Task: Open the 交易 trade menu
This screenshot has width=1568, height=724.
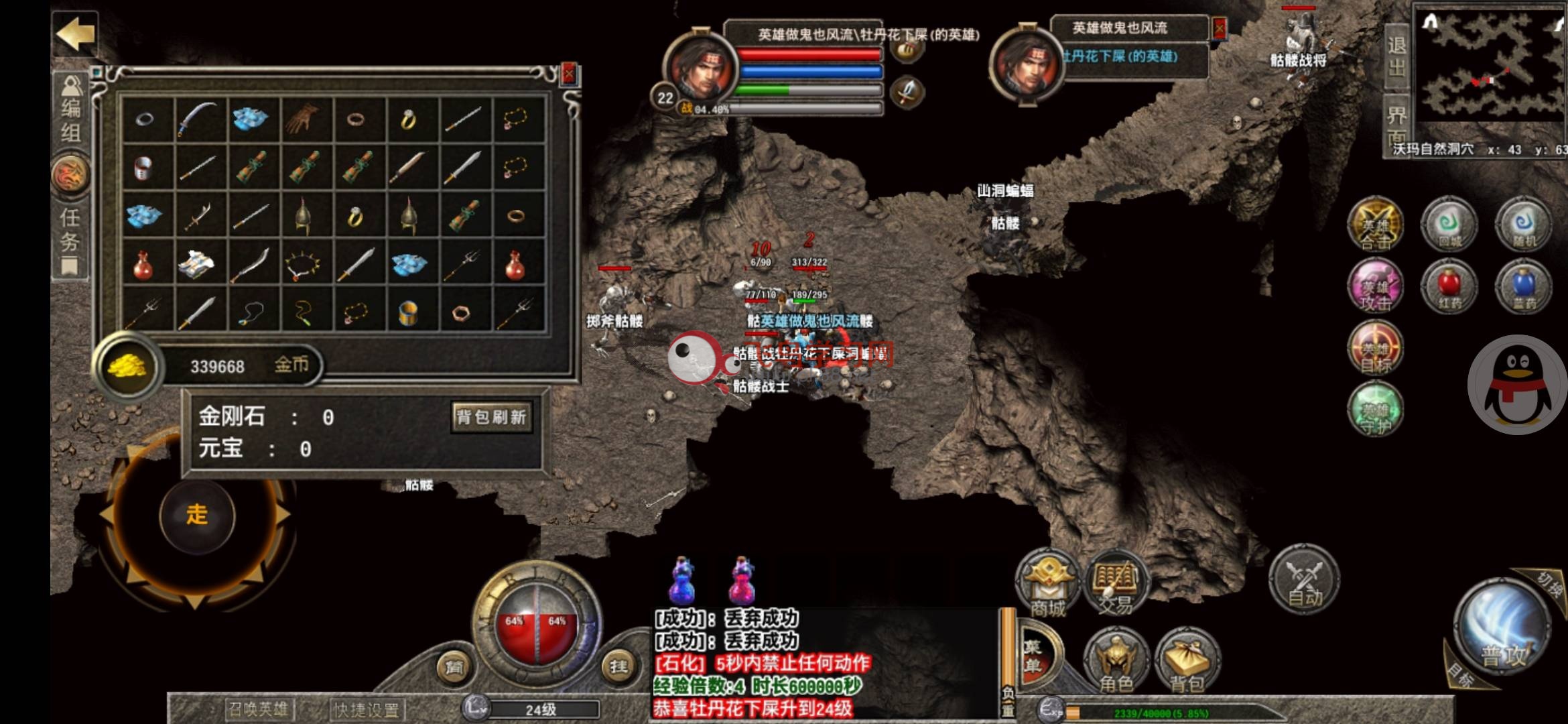Action: (x=1115, y=585)
